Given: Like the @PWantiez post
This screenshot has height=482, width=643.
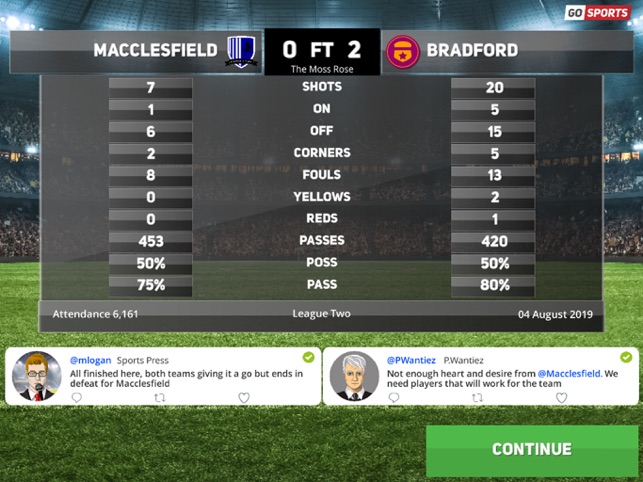Looking at the screenshot, I should (x=561, y=397).
